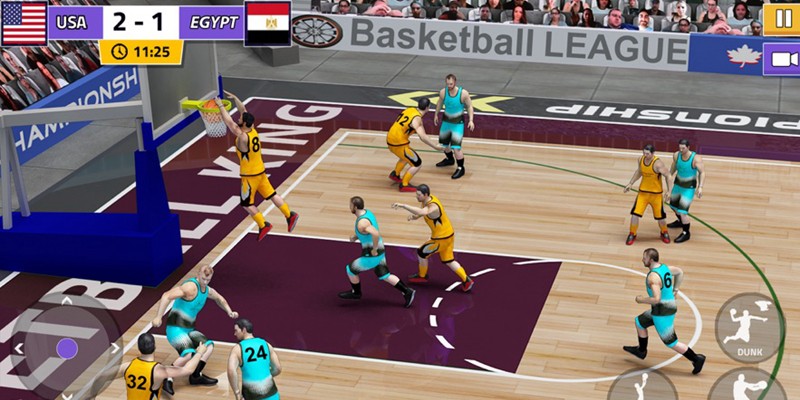Image resolution: width=800 pixels, height=400 pixels.
Task: Tap the jump shot button left of the dunk row
Action: point(642,386)
